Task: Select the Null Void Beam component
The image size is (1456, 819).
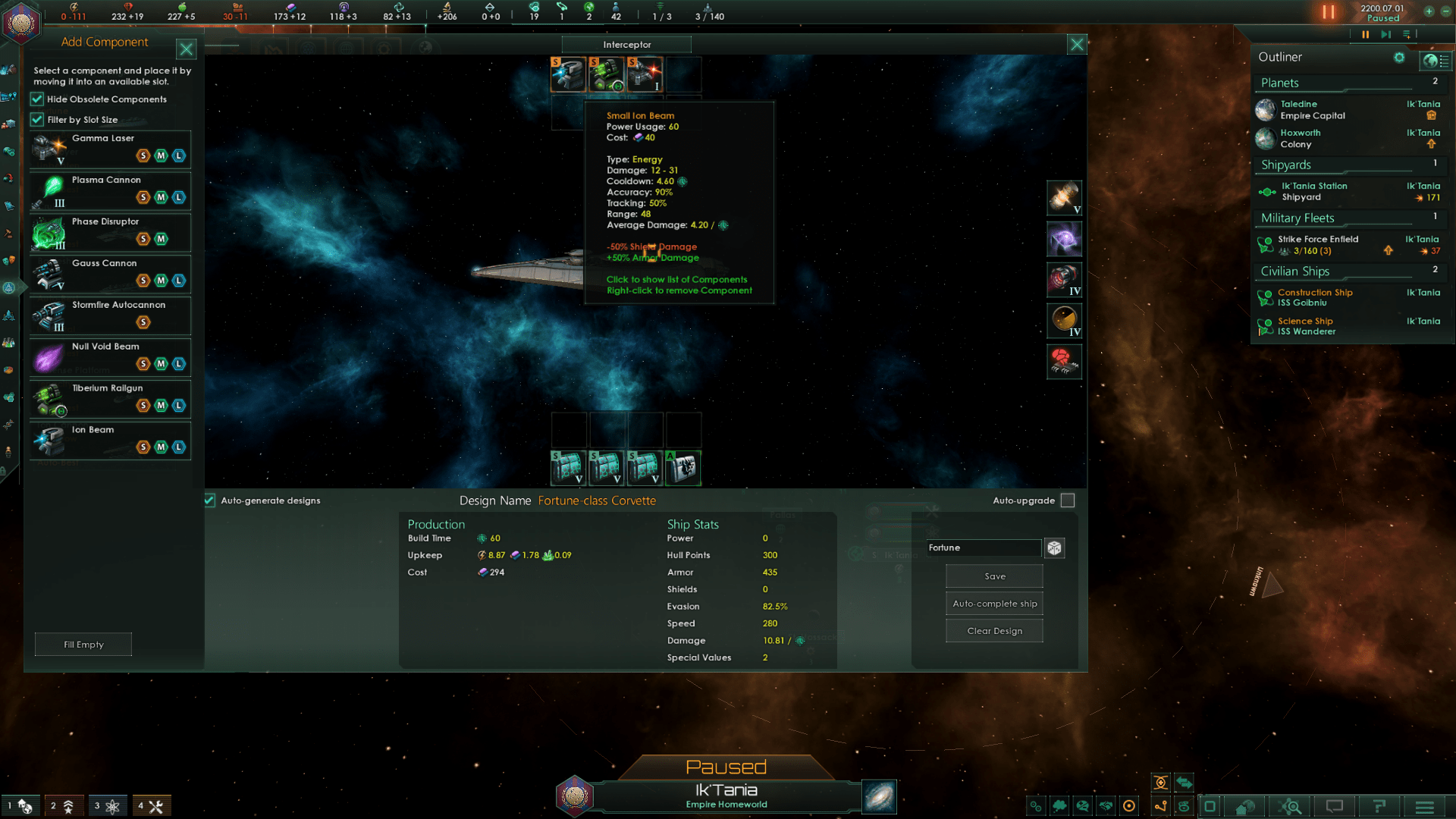Action: tap(110, 357)
